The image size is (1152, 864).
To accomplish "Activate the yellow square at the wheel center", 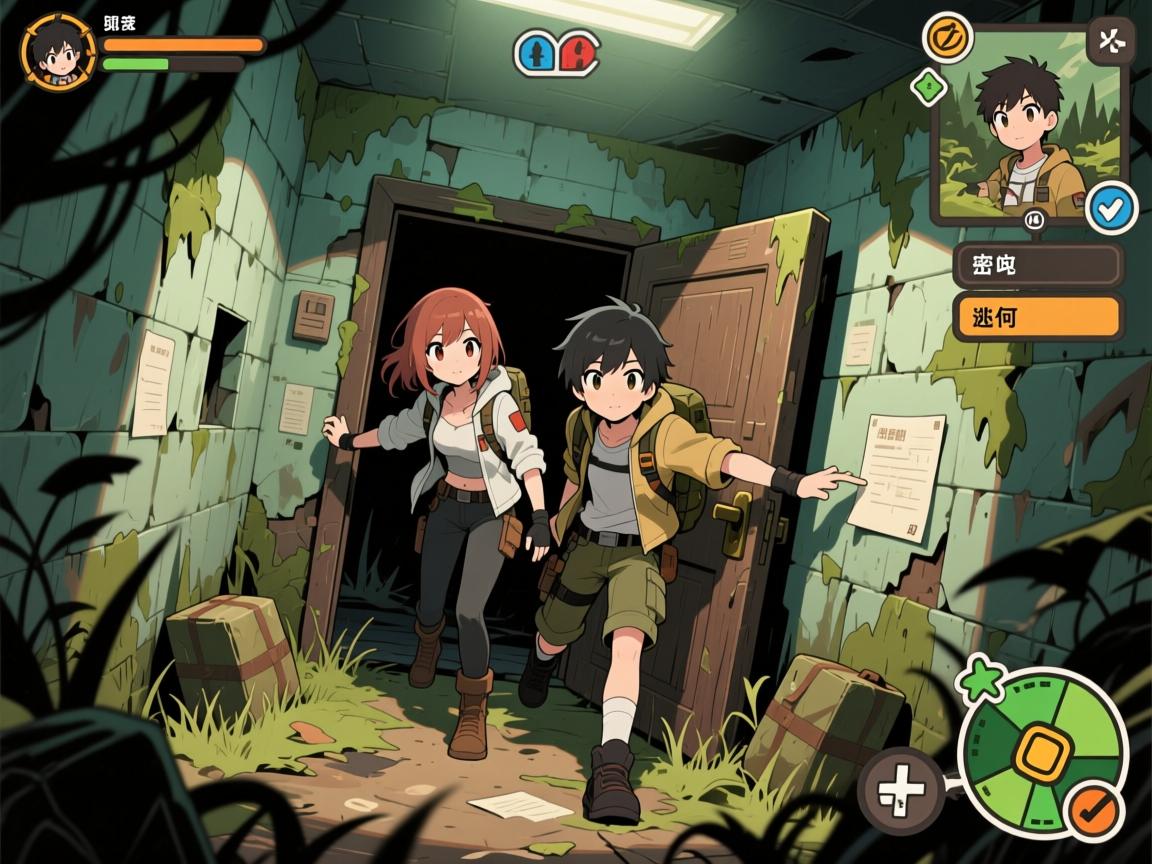I will coord(1042,754).
